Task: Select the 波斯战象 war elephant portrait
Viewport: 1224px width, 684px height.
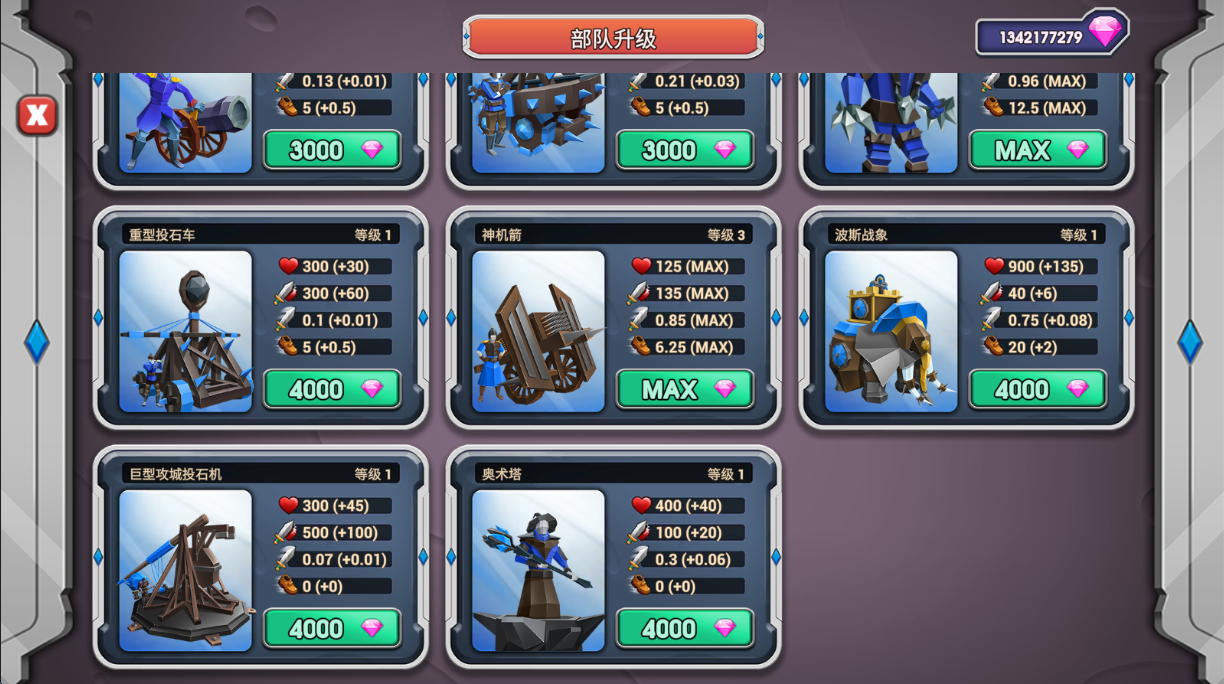Action: point(891,331)
